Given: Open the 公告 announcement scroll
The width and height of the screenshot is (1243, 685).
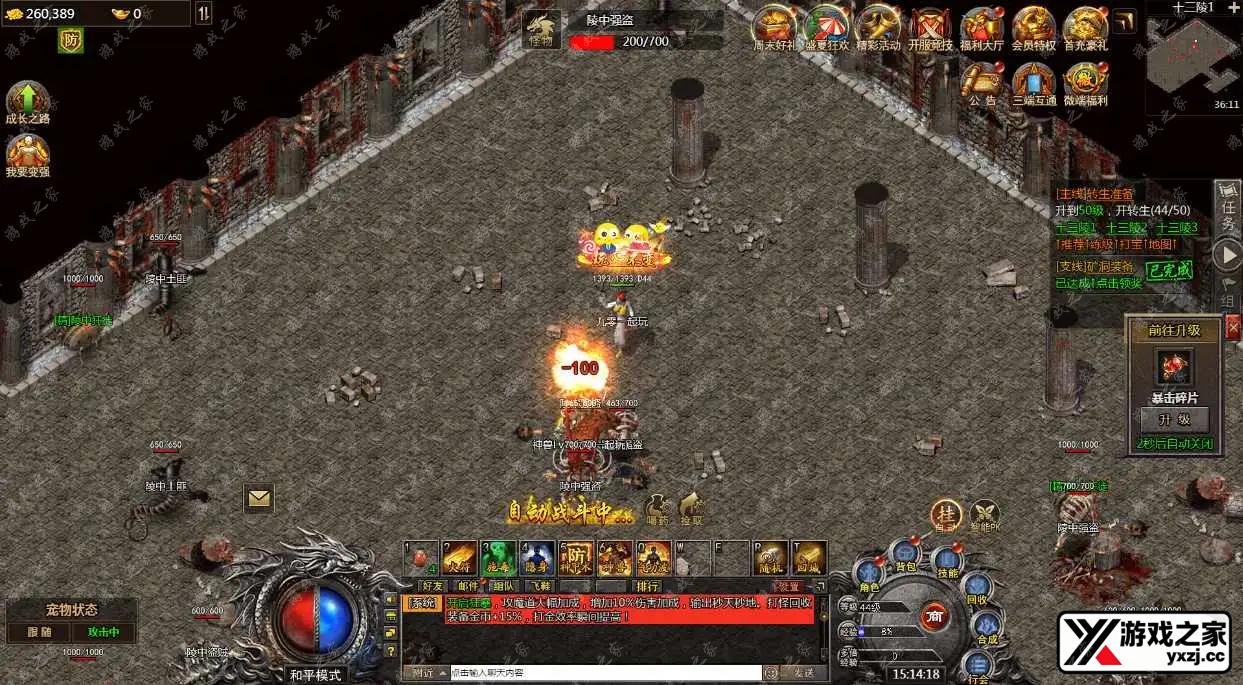Looking at the screenshot, I should [x=983, y=82].
